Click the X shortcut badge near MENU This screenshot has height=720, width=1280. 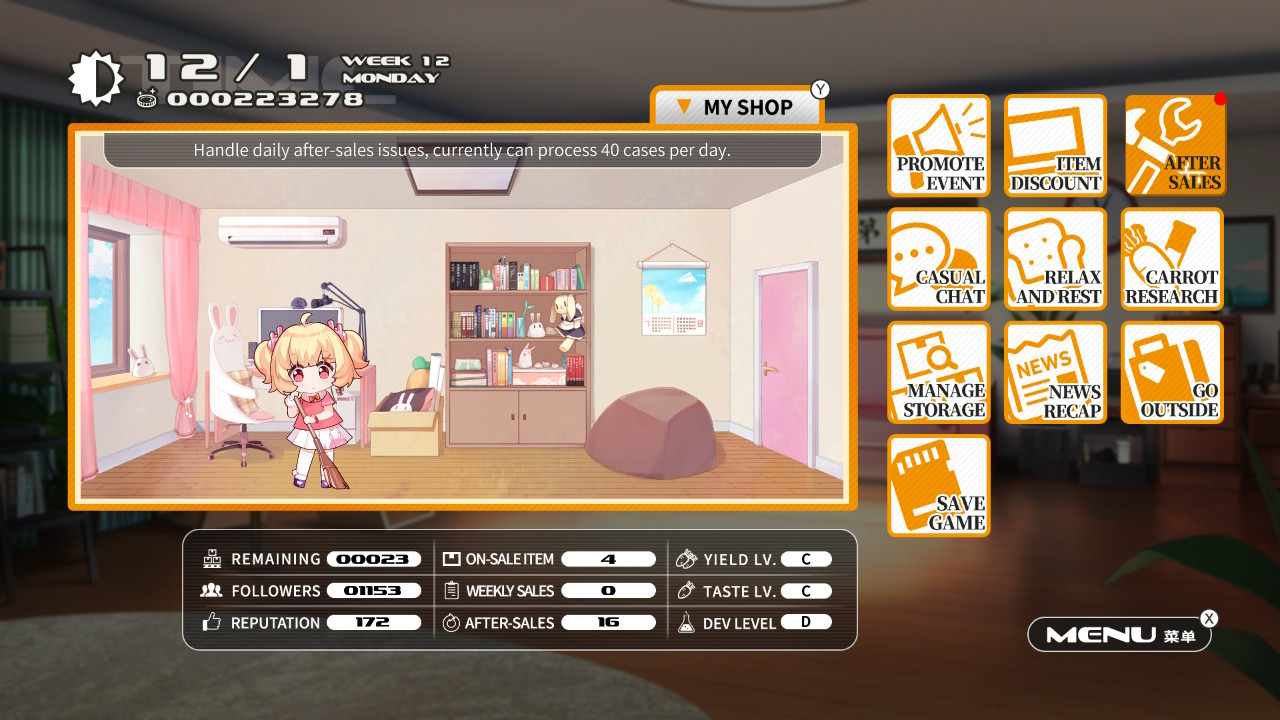pos(1209,619)
